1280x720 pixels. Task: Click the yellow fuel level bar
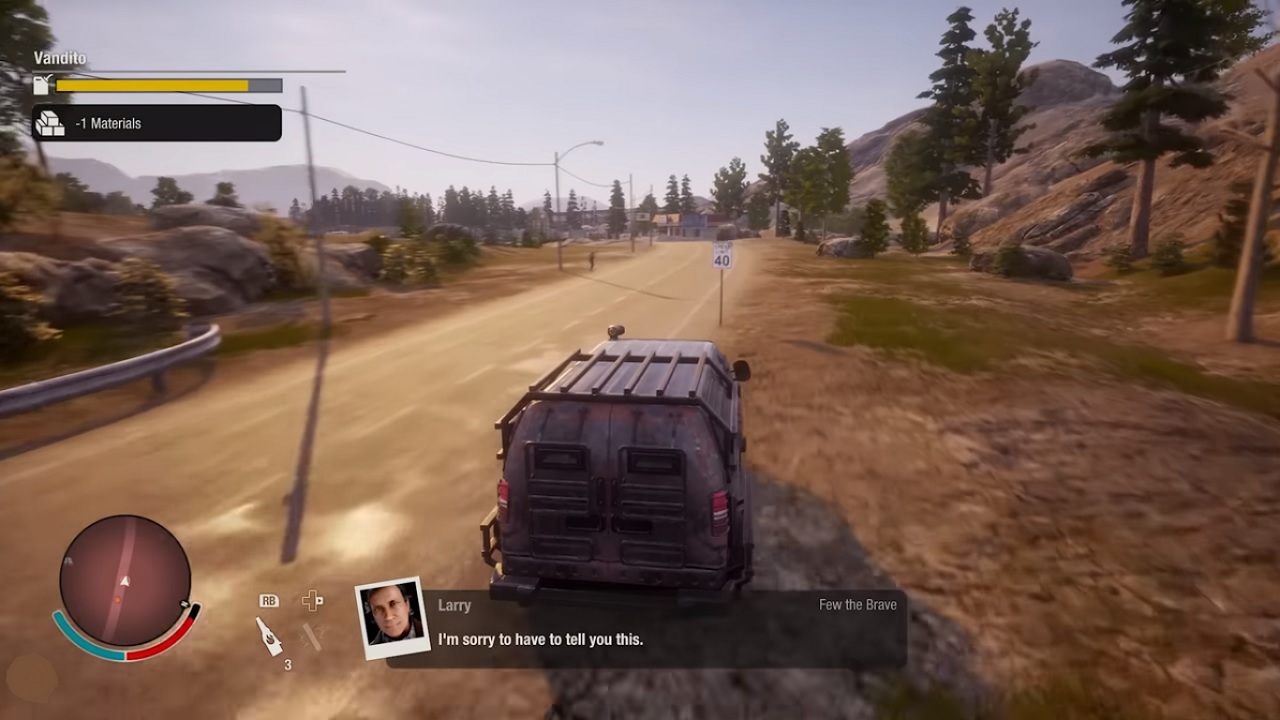pos(152,85)
